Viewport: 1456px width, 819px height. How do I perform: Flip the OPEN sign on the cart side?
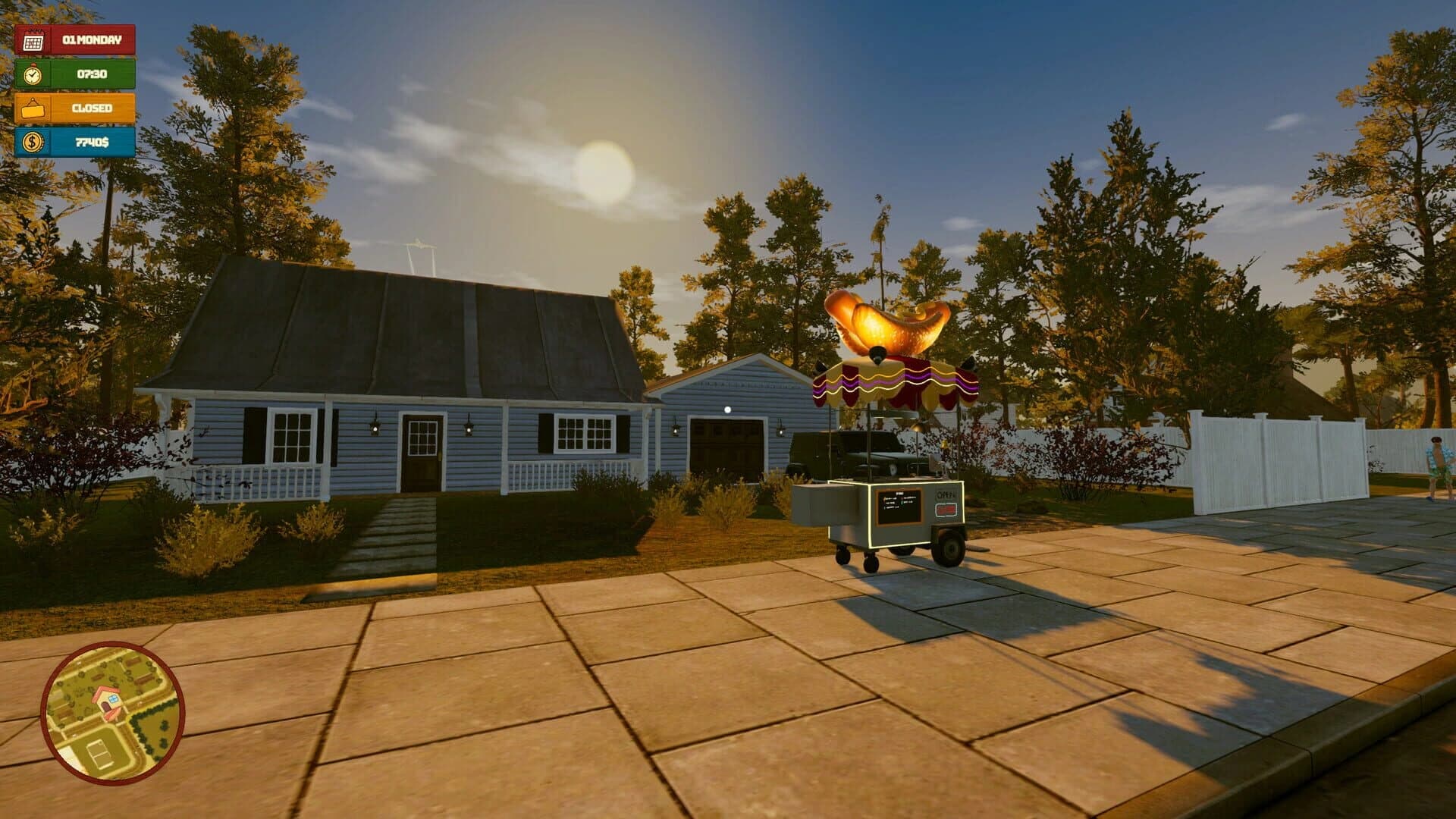(946, 494)
